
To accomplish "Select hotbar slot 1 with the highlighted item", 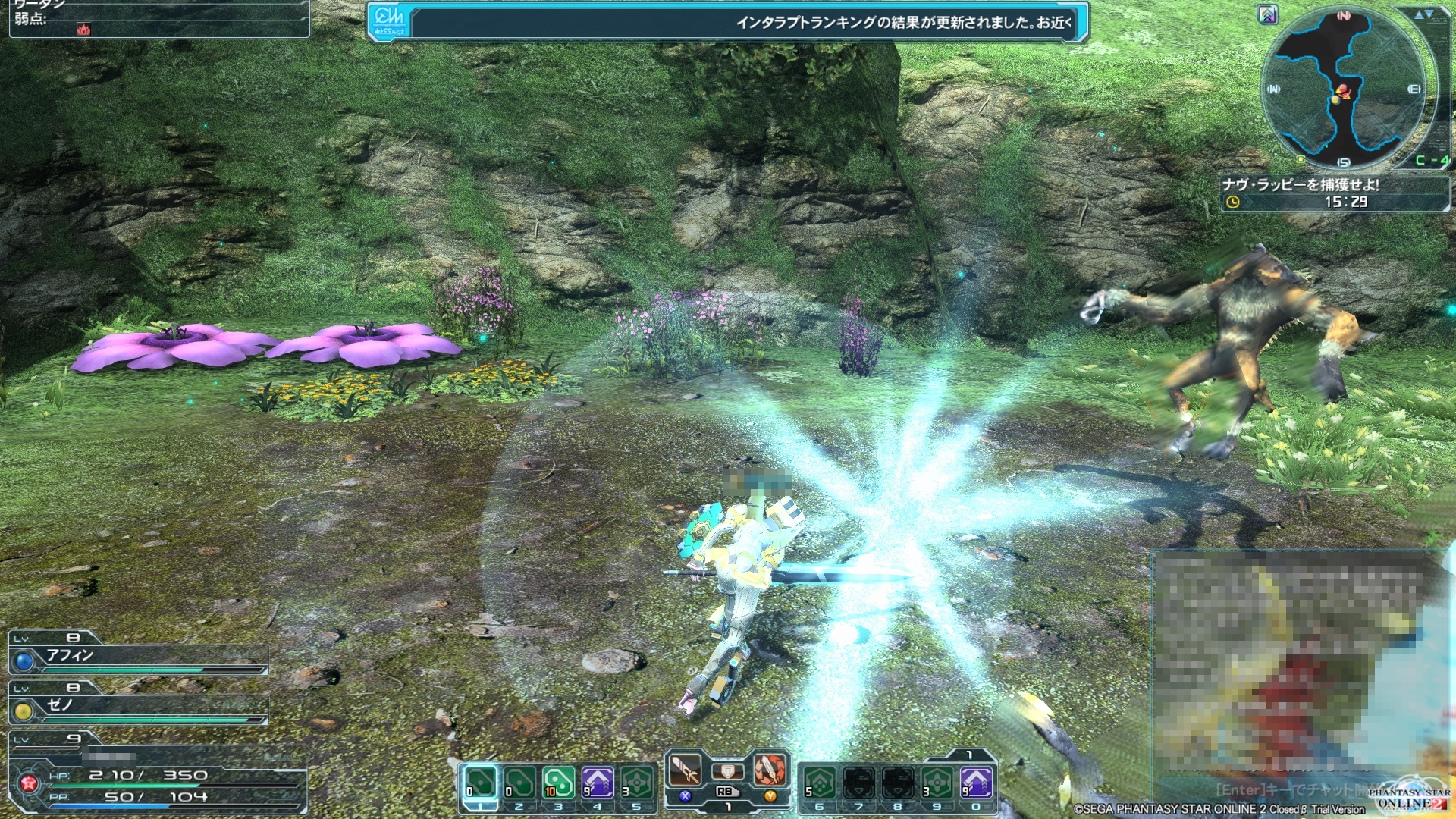I will [x=480, y=783].
